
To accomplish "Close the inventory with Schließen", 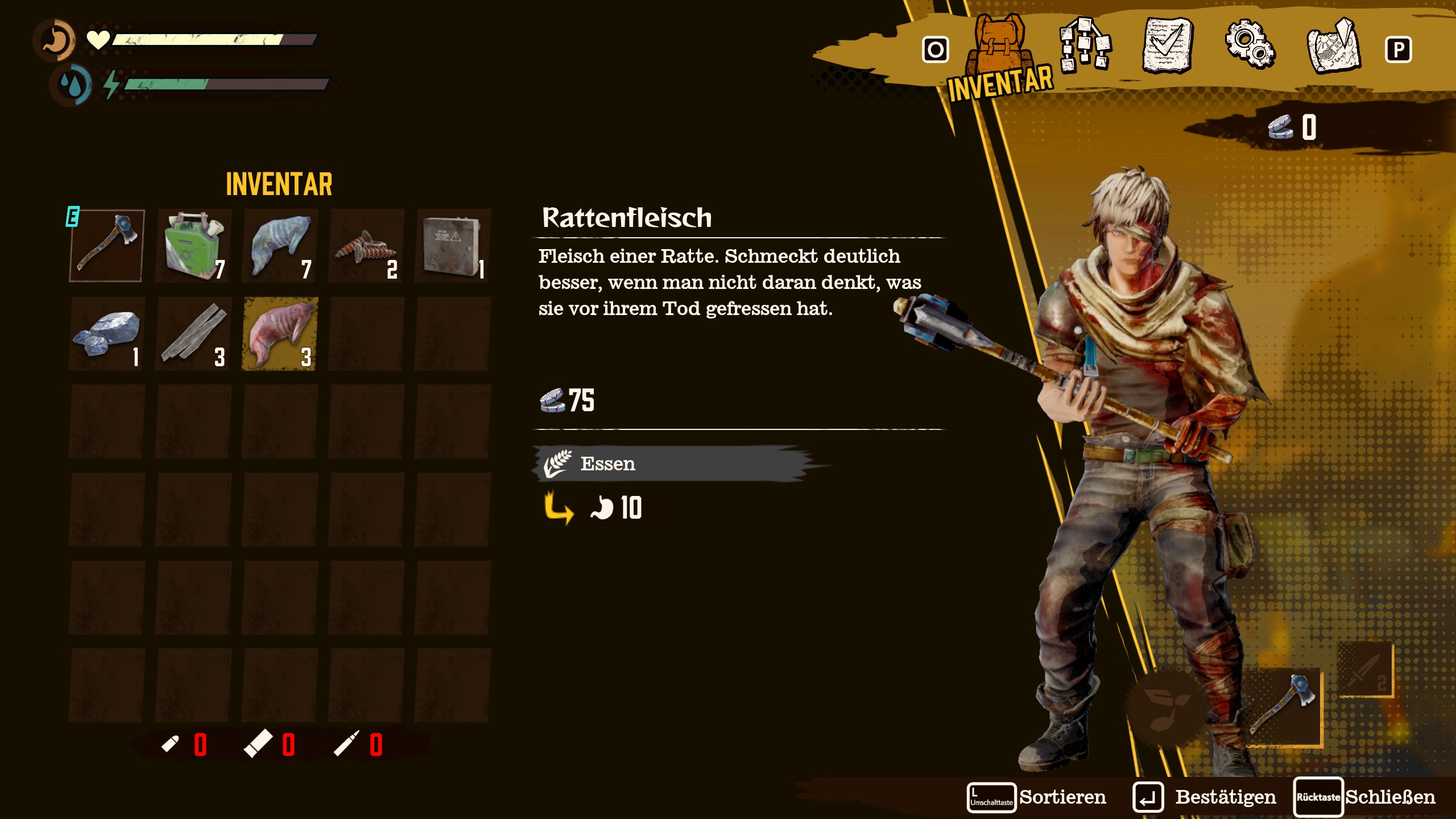I will coord(1365,797).
